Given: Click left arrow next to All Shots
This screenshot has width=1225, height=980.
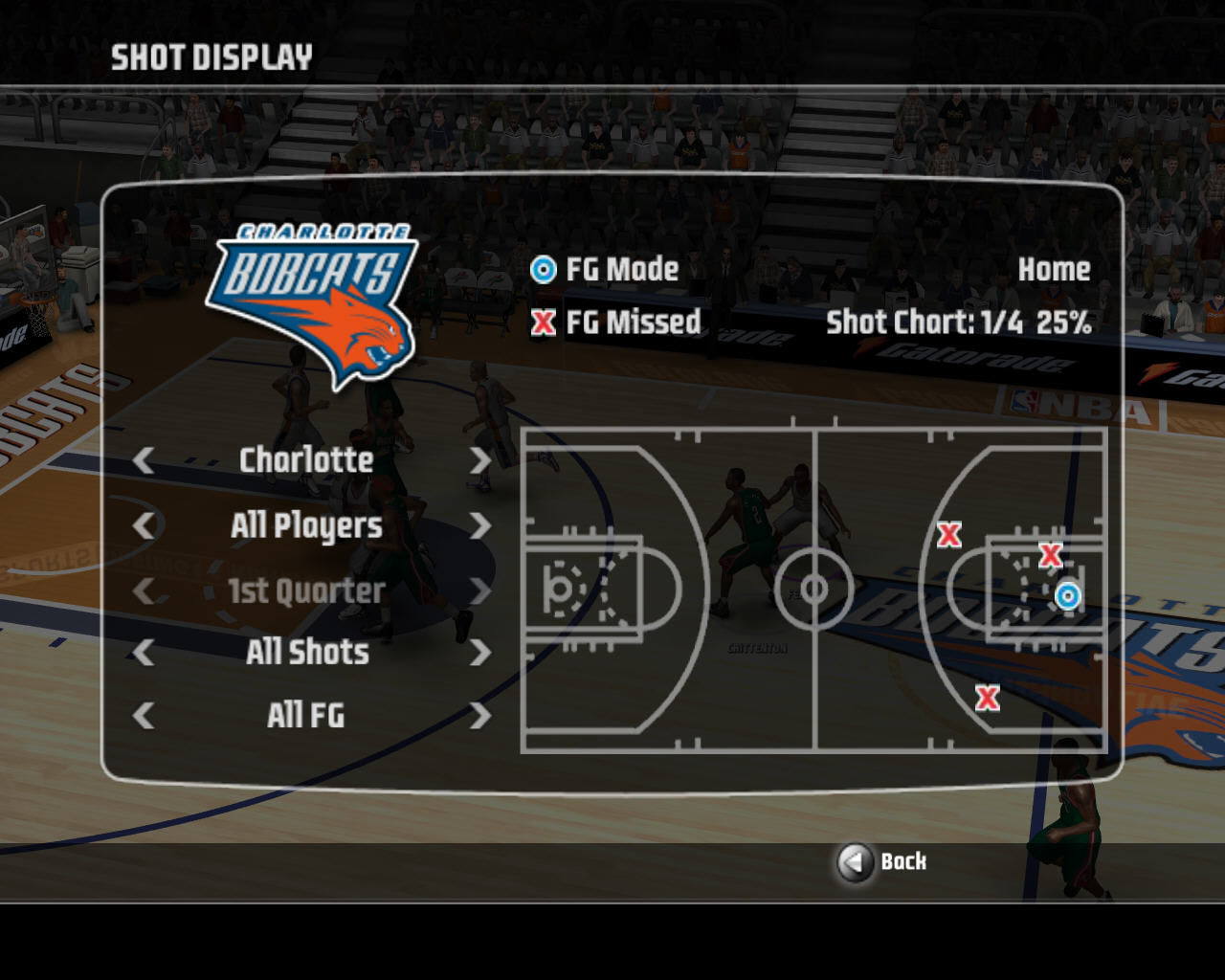Looking at the screenshot, I should (x=144, y=653).
